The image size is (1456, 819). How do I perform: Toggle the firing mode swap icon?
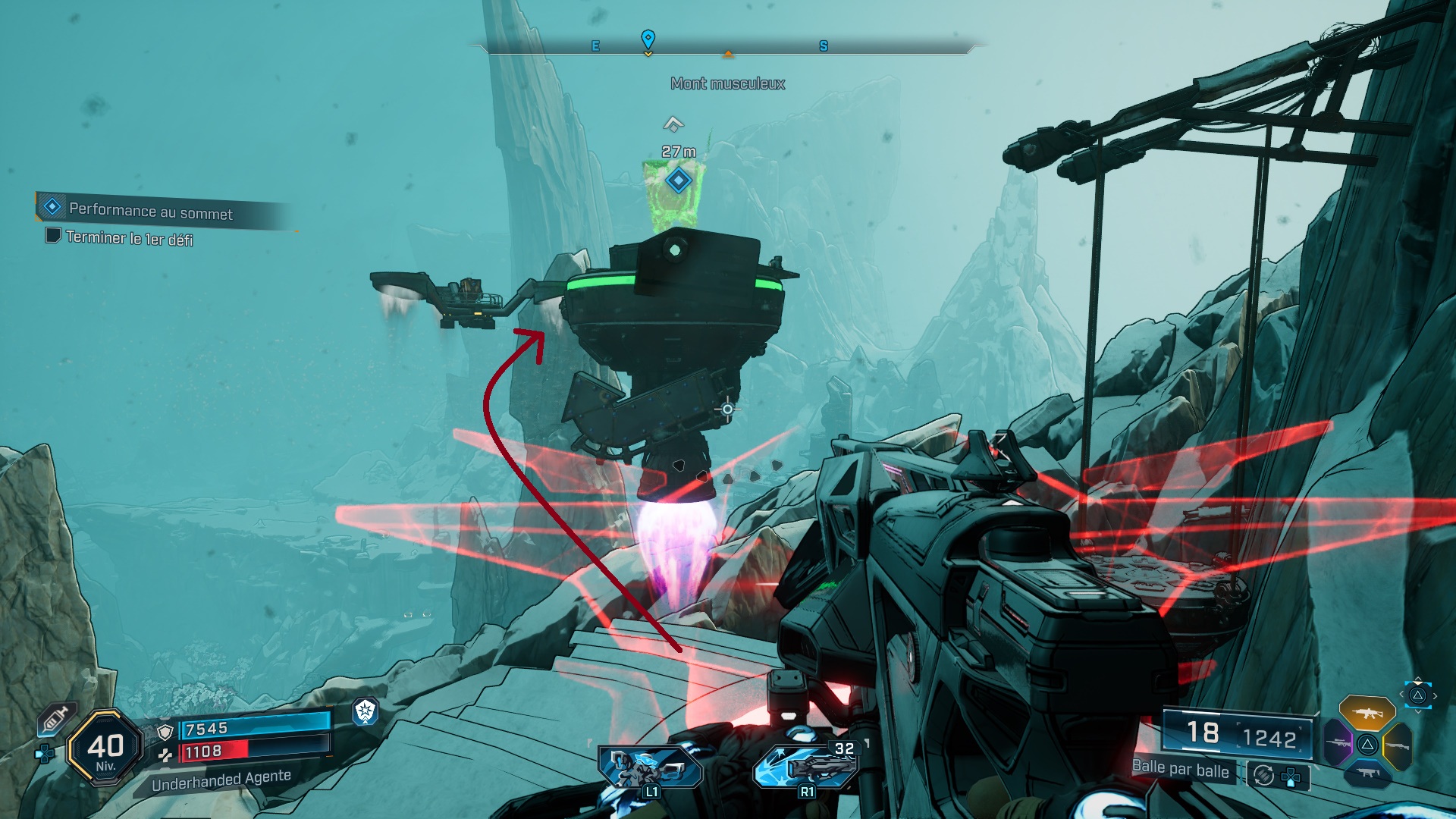tap(1263, 775)
